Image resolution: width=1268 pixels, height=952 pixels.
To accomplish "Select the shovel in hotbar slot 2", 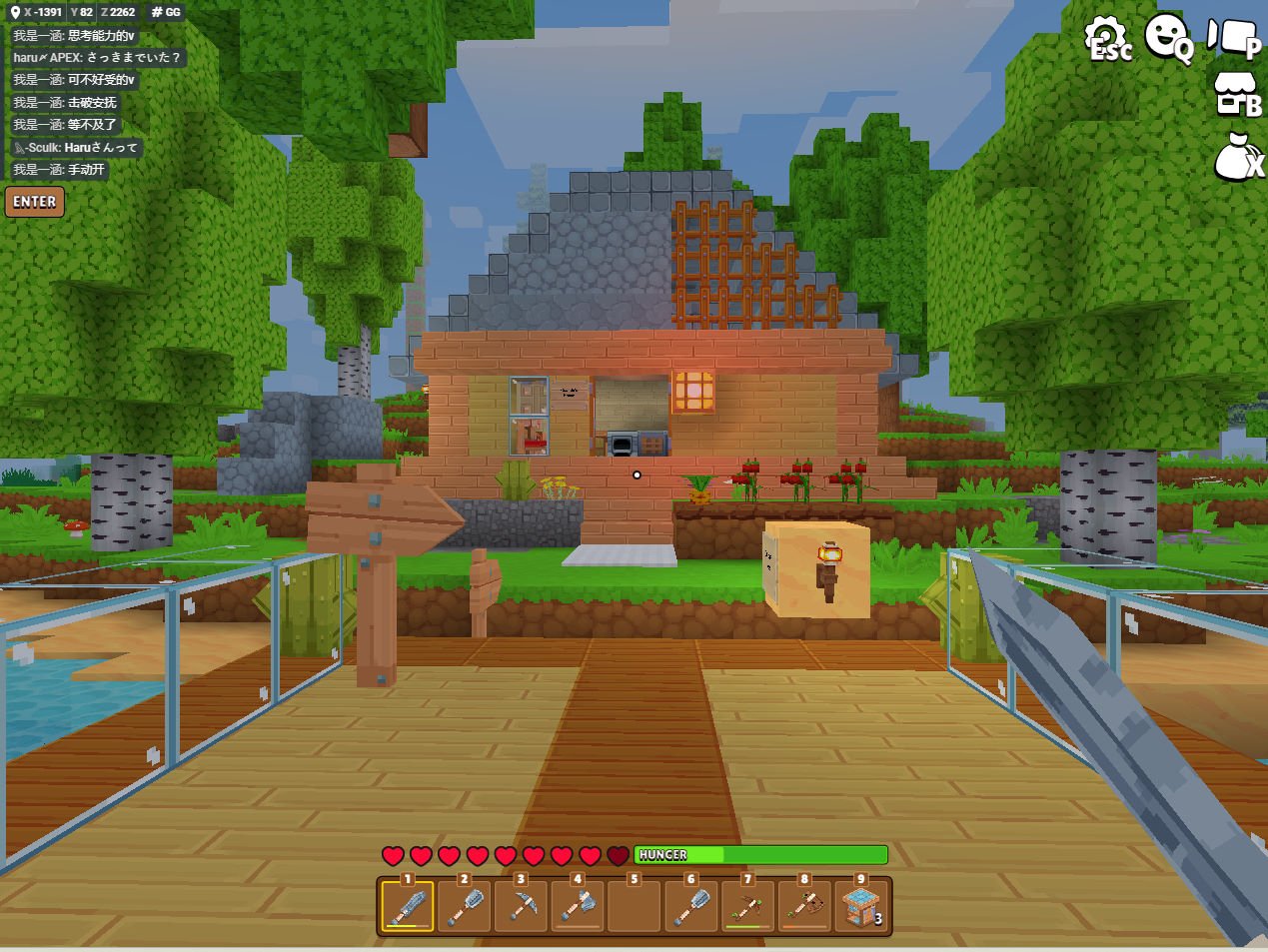I will click(464, 907).
